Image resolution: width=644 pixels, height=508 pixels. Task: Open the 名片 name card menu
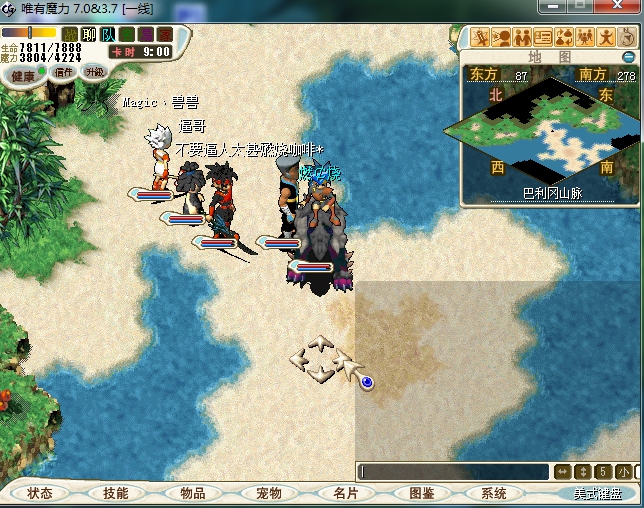click(345, 493)
